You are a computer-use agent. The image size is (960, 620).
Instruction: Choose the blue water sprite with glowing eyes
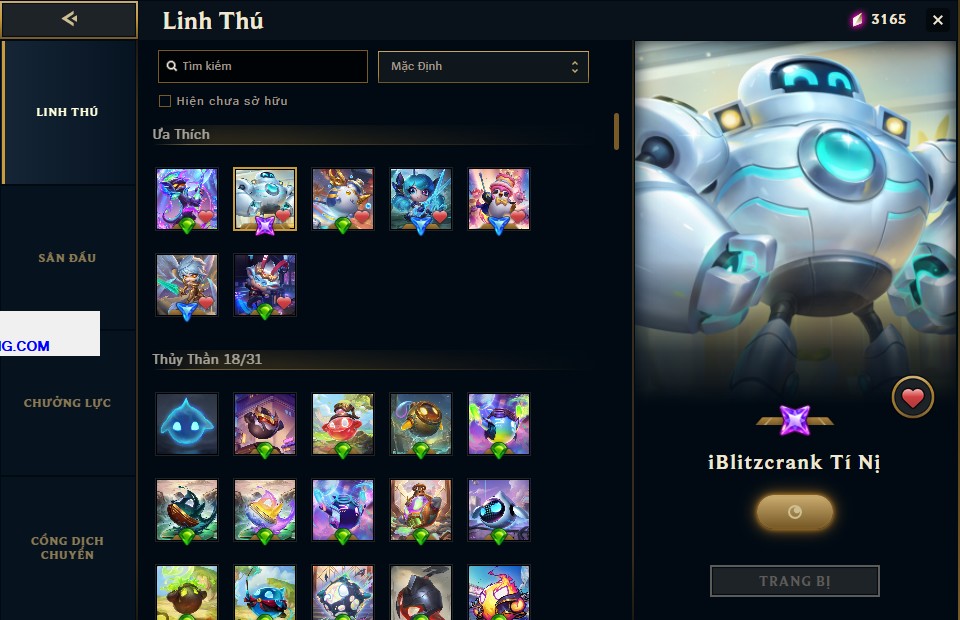click(x=187, y=423)
